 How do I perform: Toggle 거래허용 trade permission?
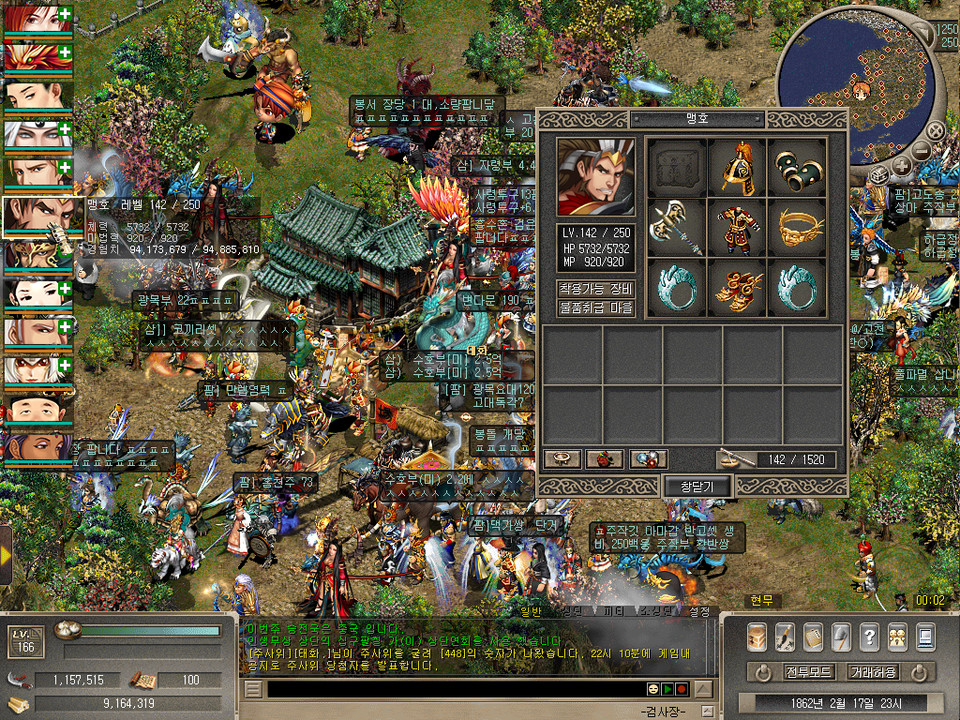[x=873, y=672]
